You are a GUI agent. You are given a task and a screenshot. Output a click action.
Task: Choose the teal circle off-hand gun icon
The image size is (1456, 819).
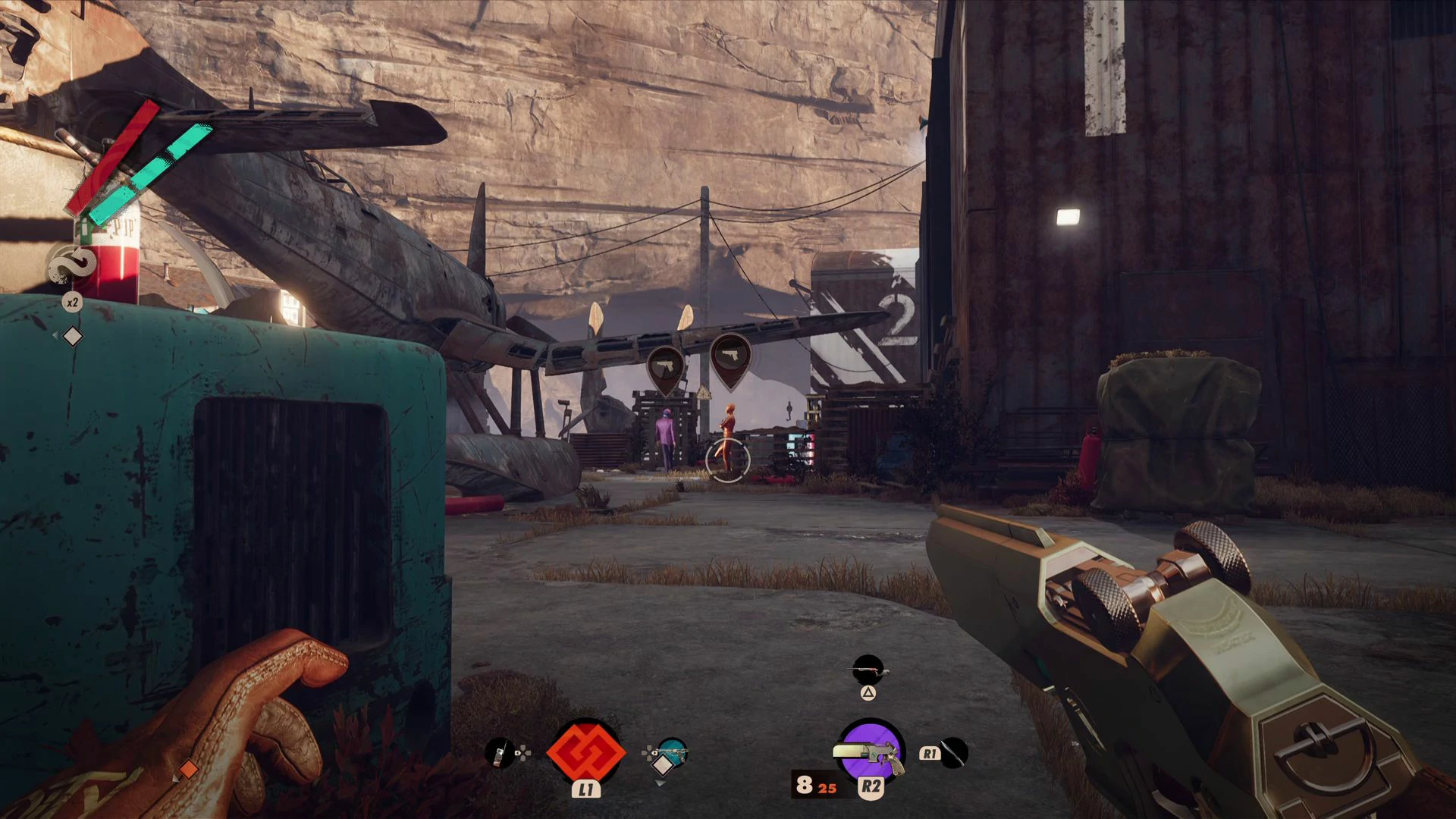coord(672,752)
